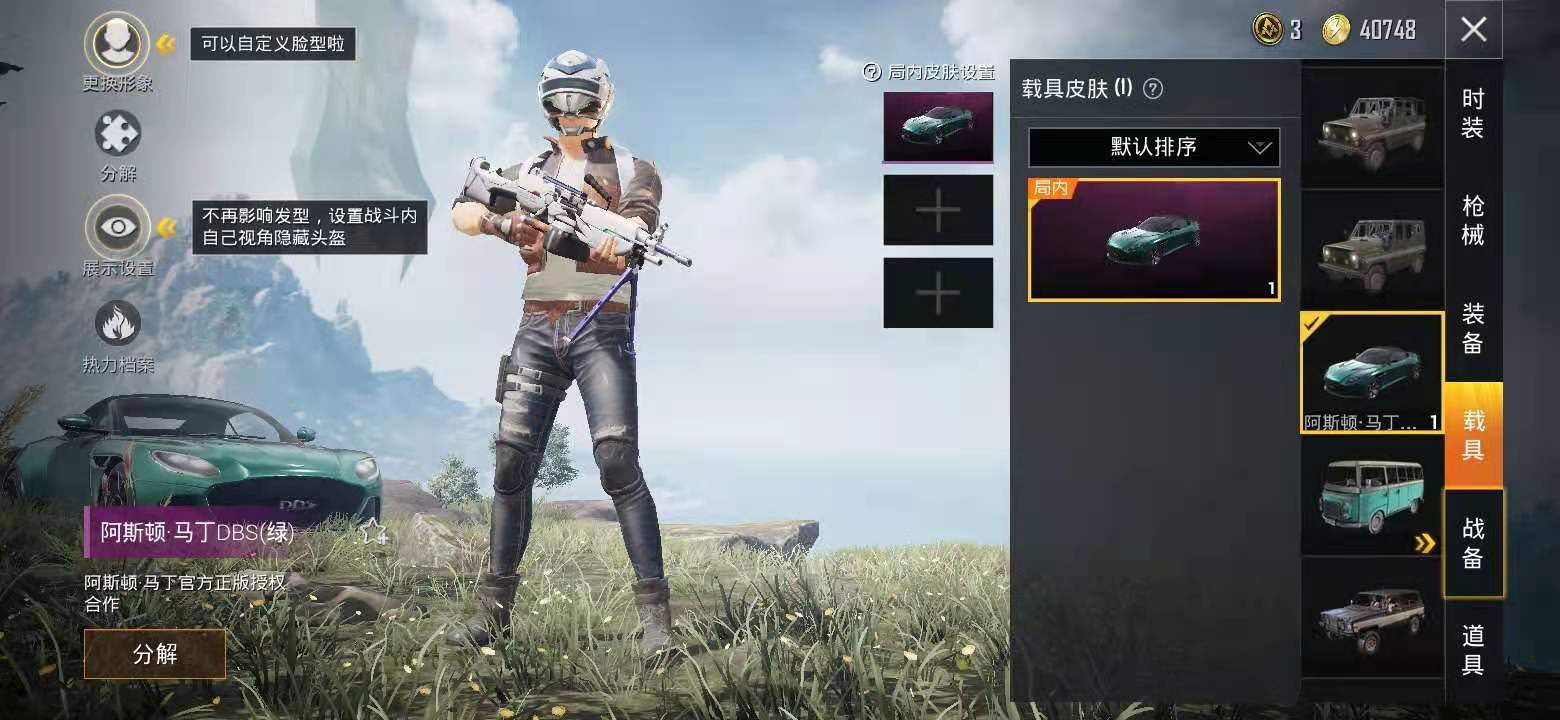Open the 道具 items tab
Screen dimensions: 1560x720
tap(1473, 650)
